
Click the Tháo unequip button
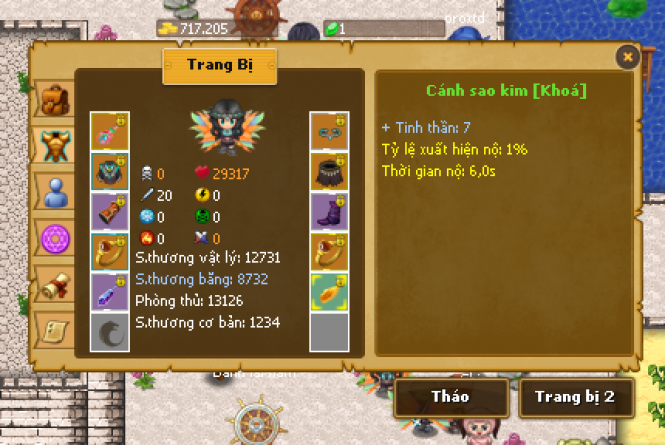coord(450,397)
